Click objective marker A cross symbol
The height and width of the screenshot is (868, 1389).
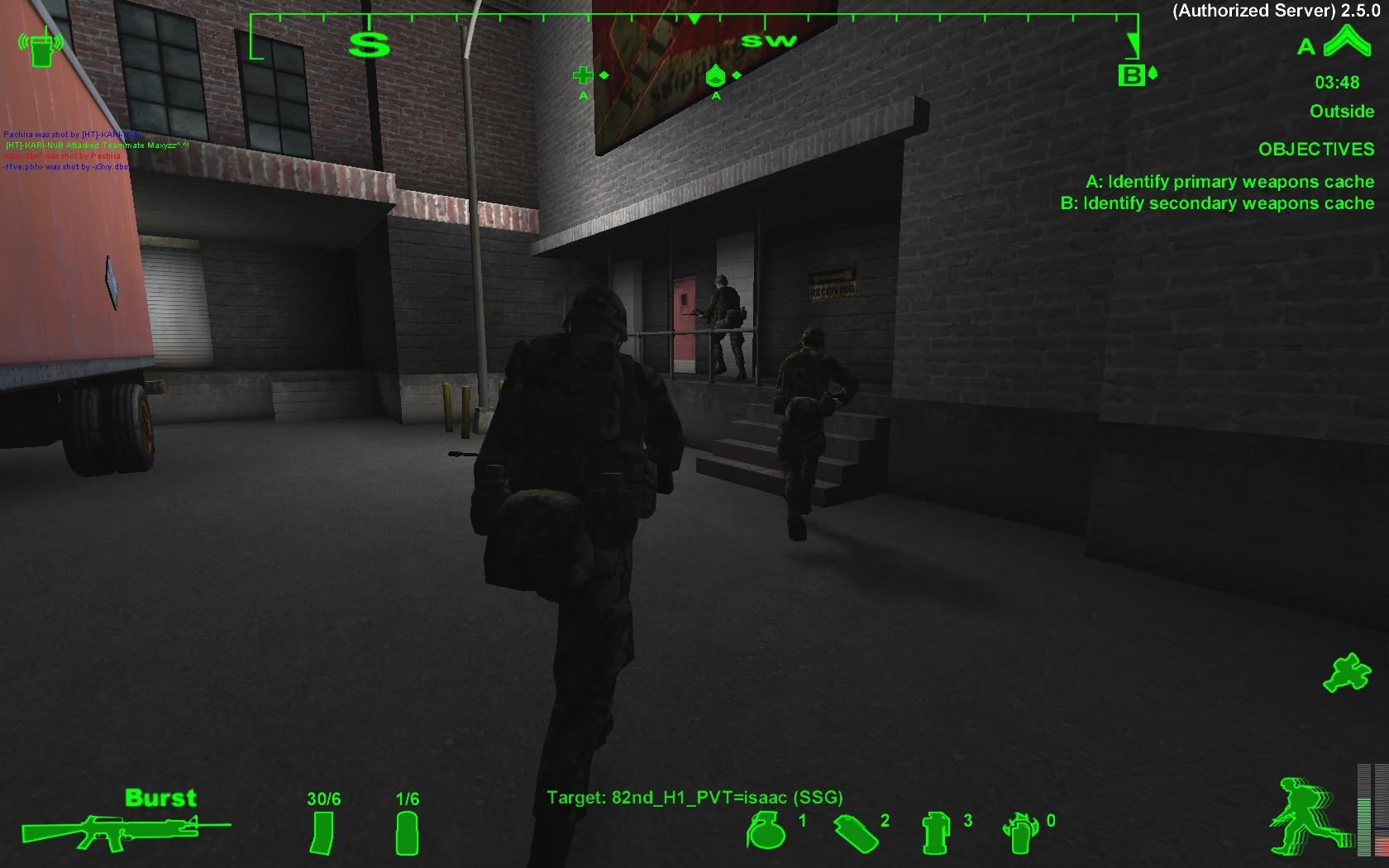coord(585,74)
